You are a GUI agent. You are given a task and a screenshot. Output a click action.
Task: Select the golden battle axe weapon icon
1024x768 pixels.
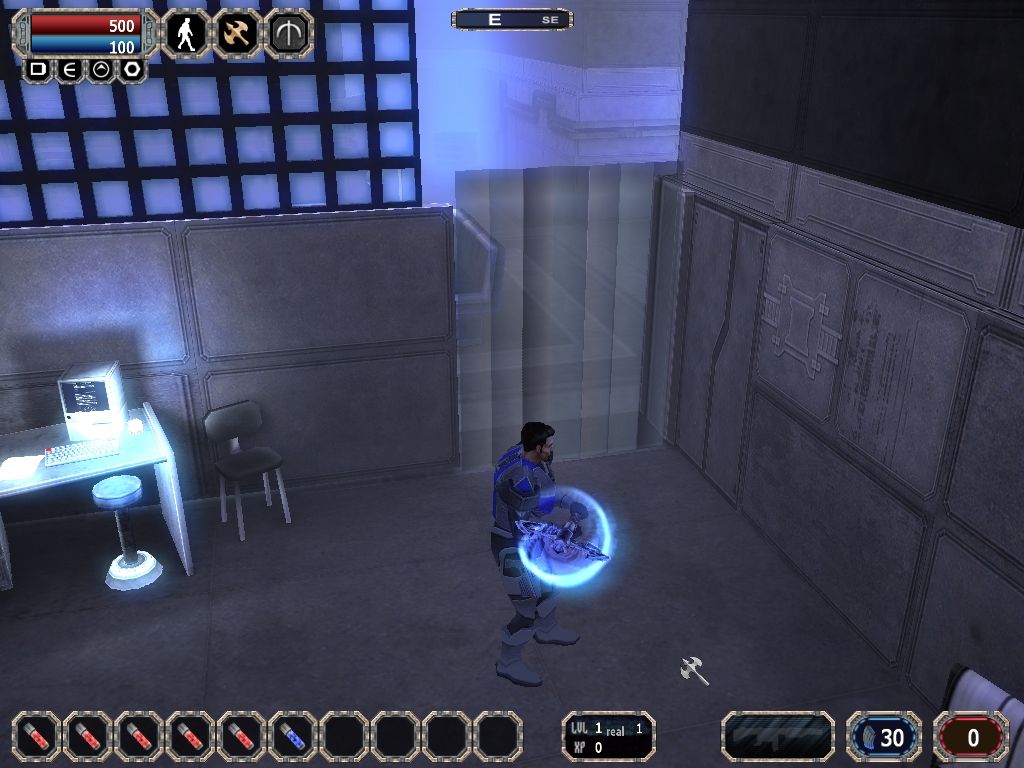coord(238,34)
